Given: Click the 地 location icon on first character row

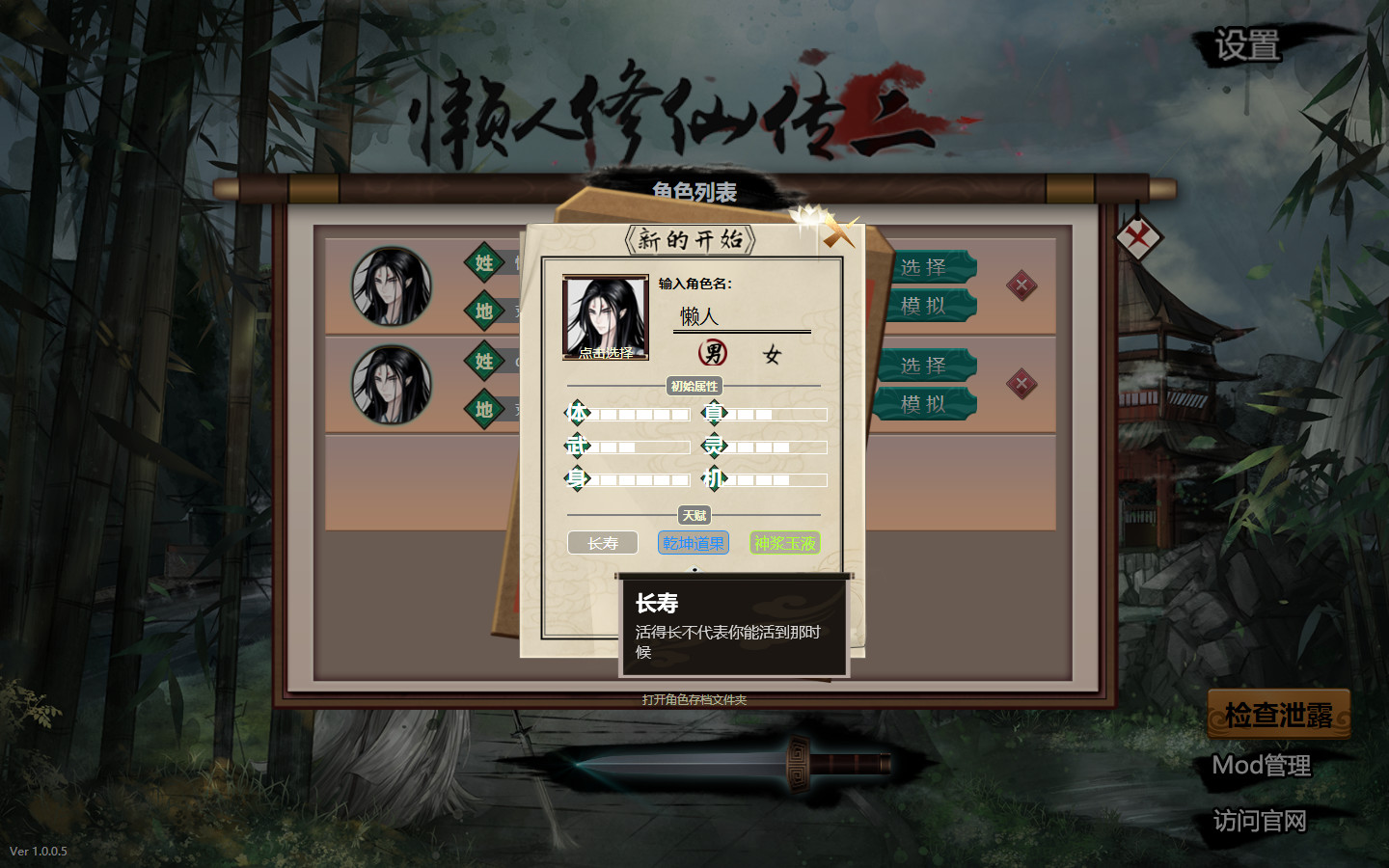Looking at the screenshot, I should click(x=485, y=312).
